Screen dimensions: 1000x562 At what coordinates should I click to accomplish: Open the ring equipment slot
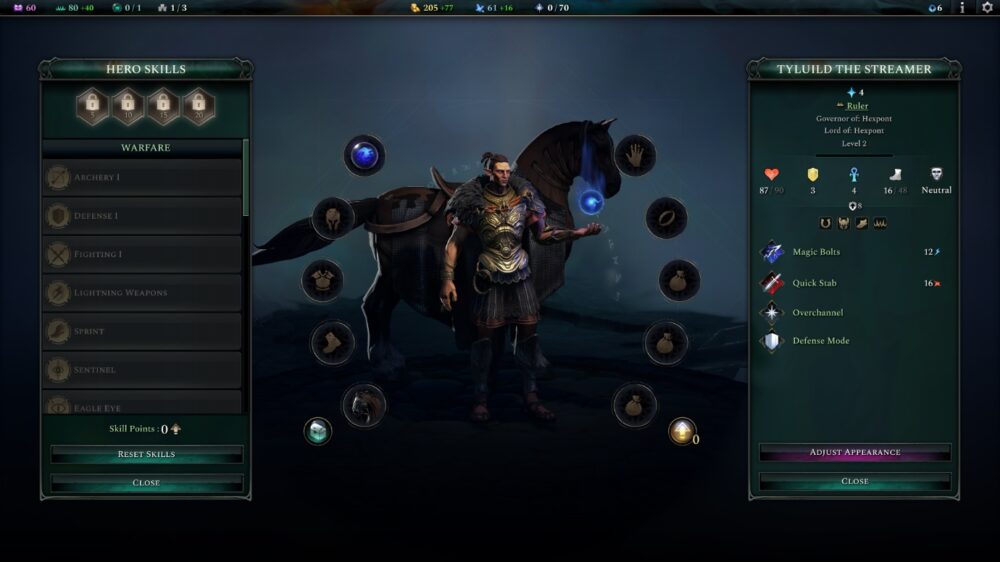point(666,217)
